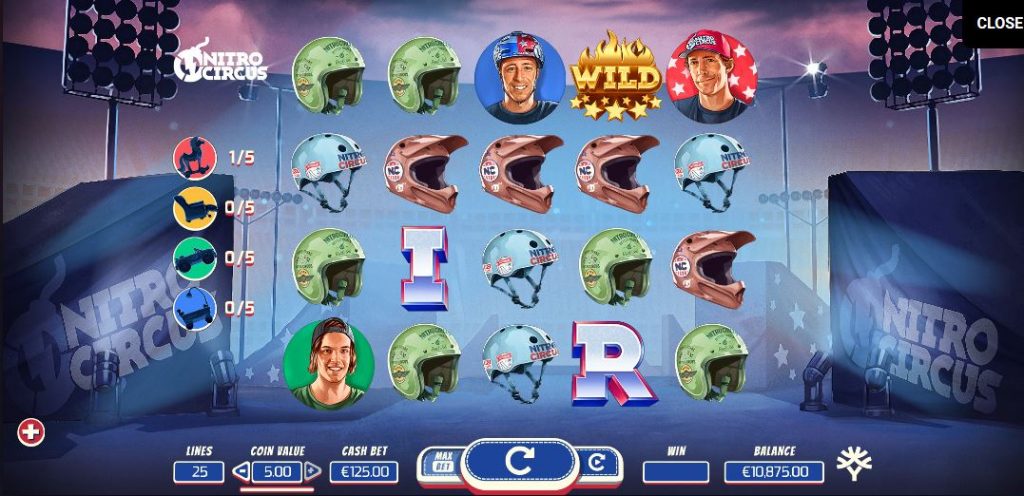The width and height of the screenshot is (1024, 496).
Task: Click the Nitro Circus logo
Action: pos(222,63)
